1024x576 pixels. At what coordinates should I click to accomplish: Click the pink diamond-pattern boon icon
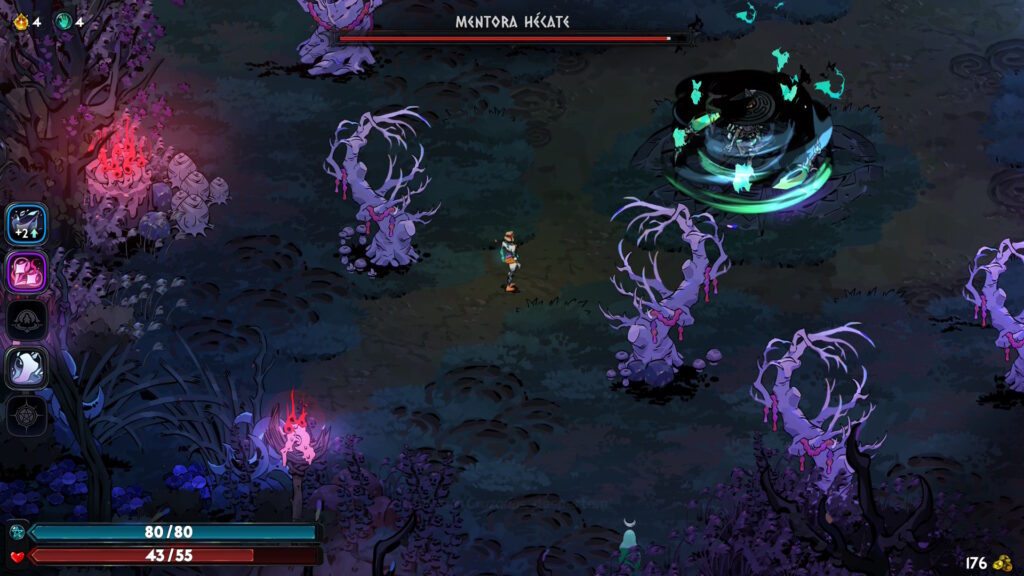pos(27,272)
